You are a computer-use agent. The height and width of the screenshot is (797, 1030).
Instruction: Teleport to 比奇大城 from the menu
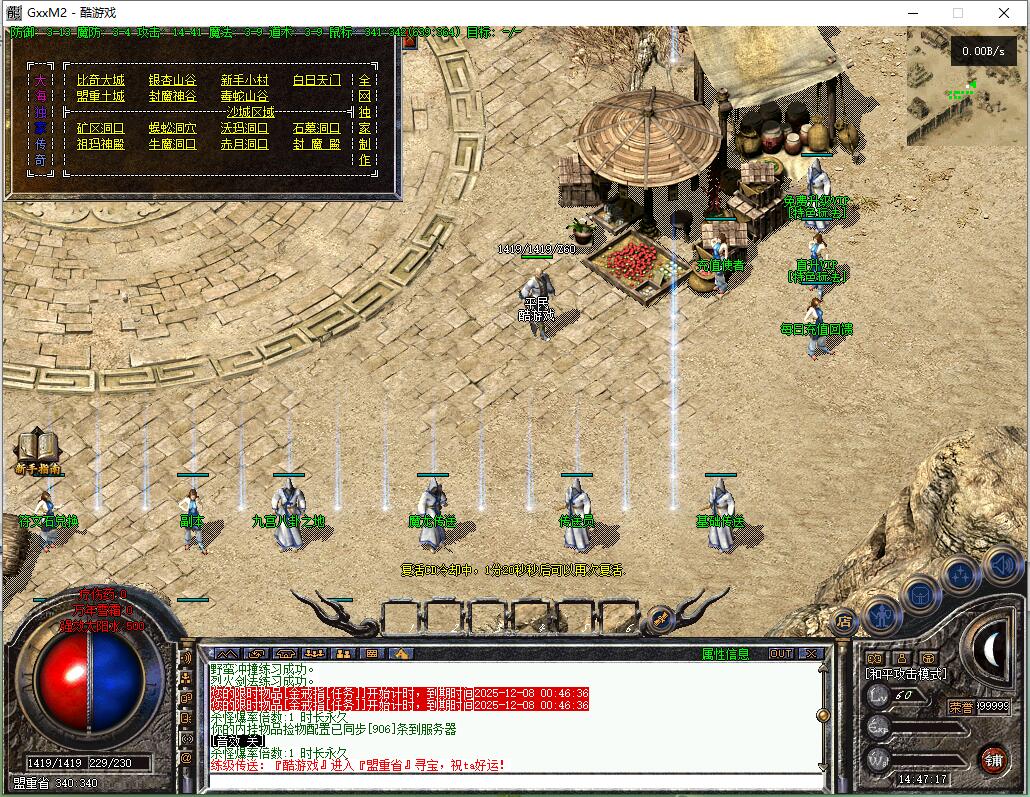pos(101,80)
